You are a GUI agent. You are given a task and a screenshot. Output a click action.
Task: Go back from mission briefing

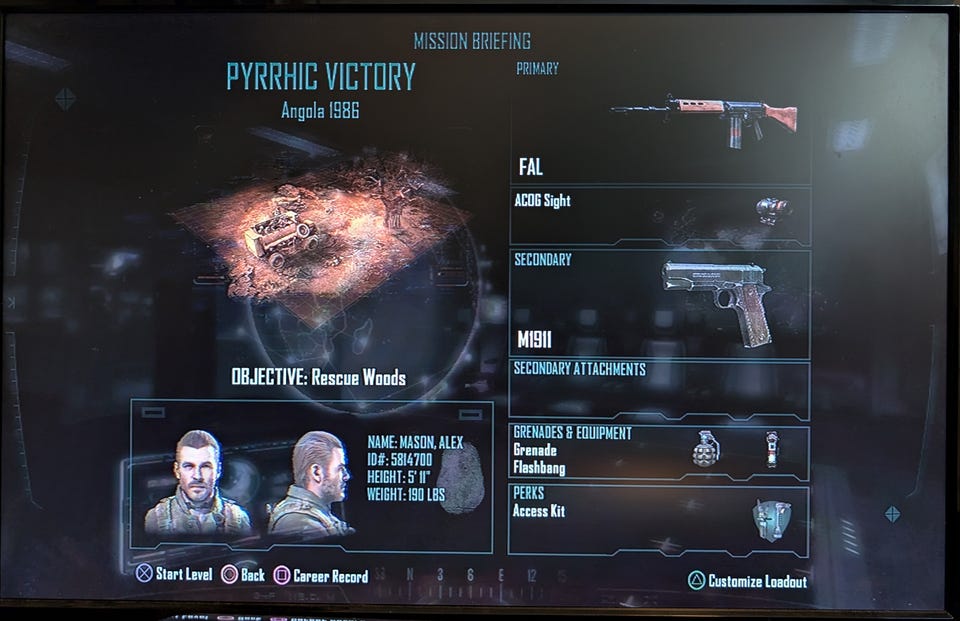tap(243, 576)
